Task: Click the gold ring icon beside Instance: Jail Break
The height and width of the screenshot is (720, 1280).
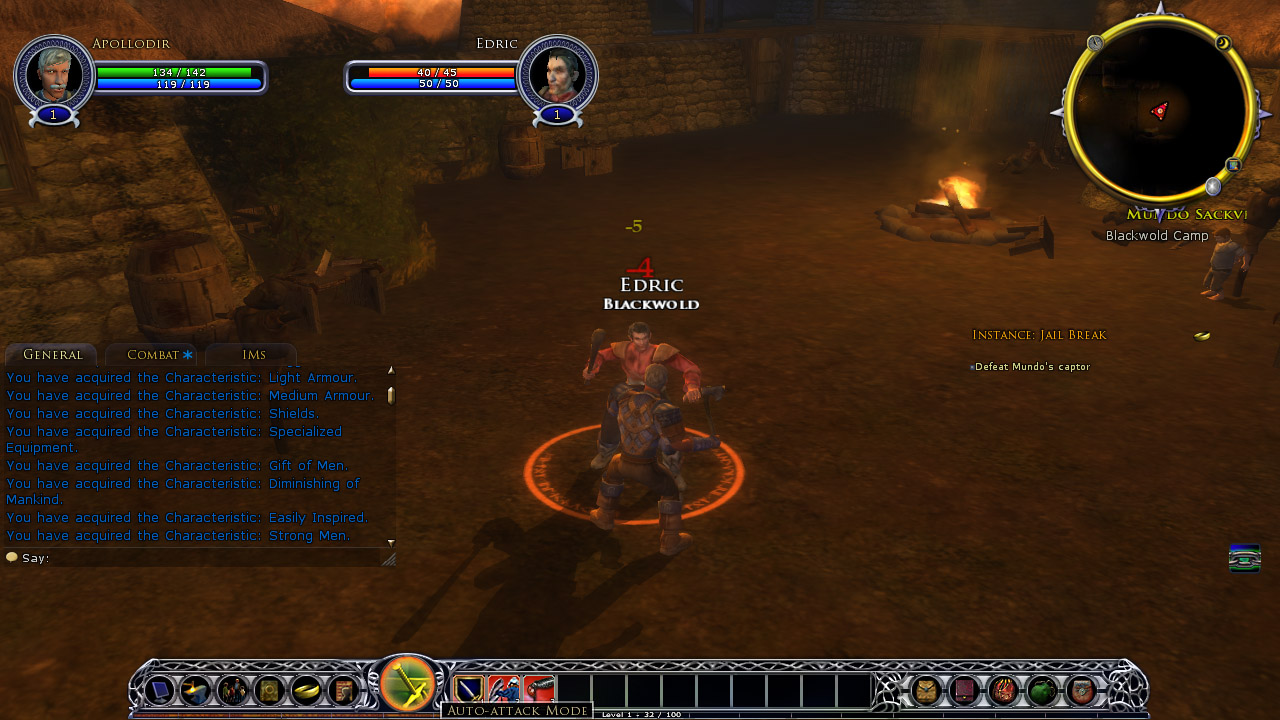Action: click(x=1202, y=336)
